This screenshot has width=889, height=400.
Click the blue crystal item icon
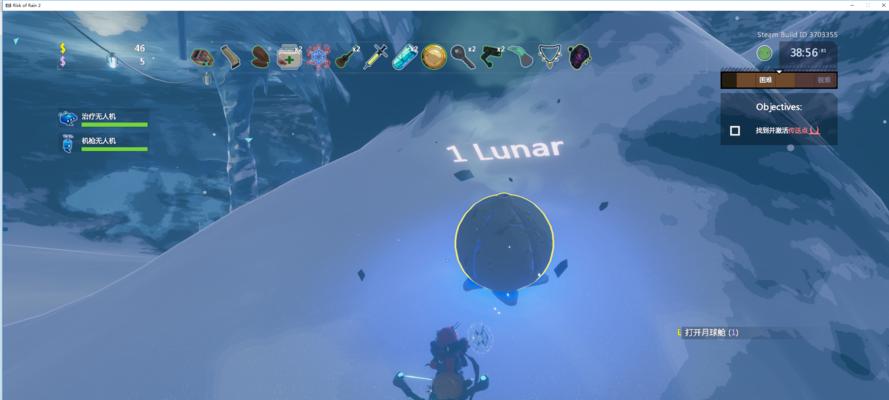[405, 56]
